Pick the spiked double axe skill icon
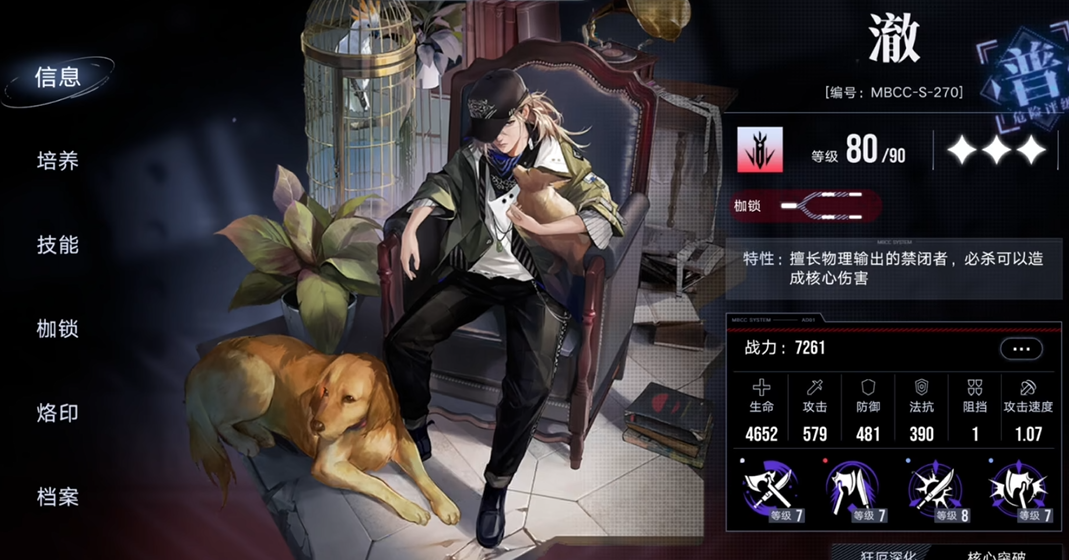The image size is (1069, 560). [1017, 491]
